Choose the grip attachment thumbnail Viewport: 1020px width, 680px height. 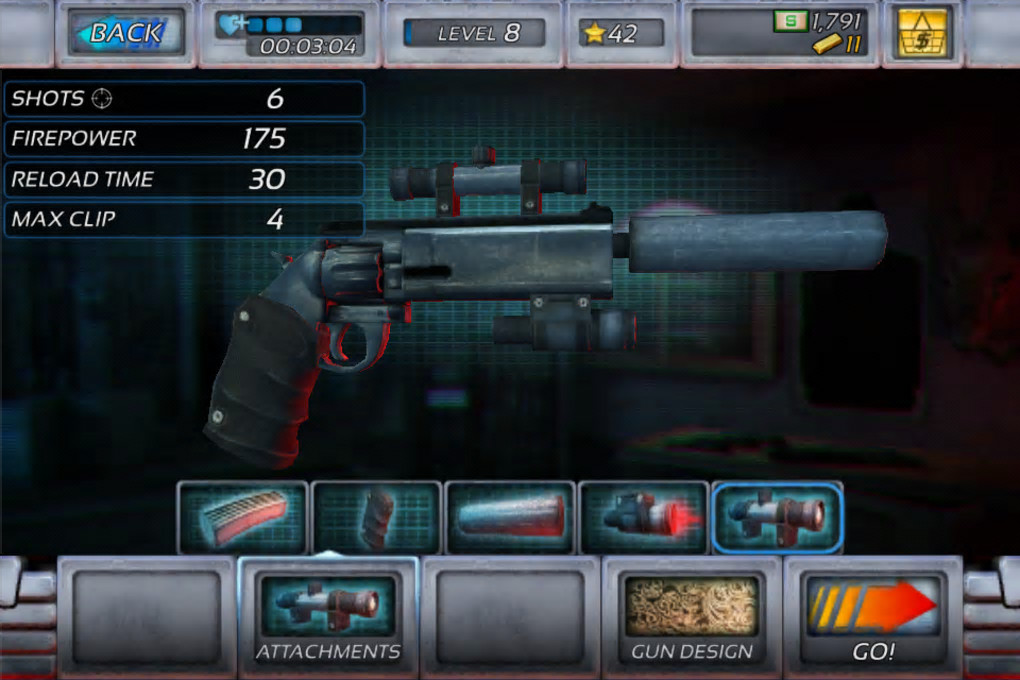[x=376, y=517]
